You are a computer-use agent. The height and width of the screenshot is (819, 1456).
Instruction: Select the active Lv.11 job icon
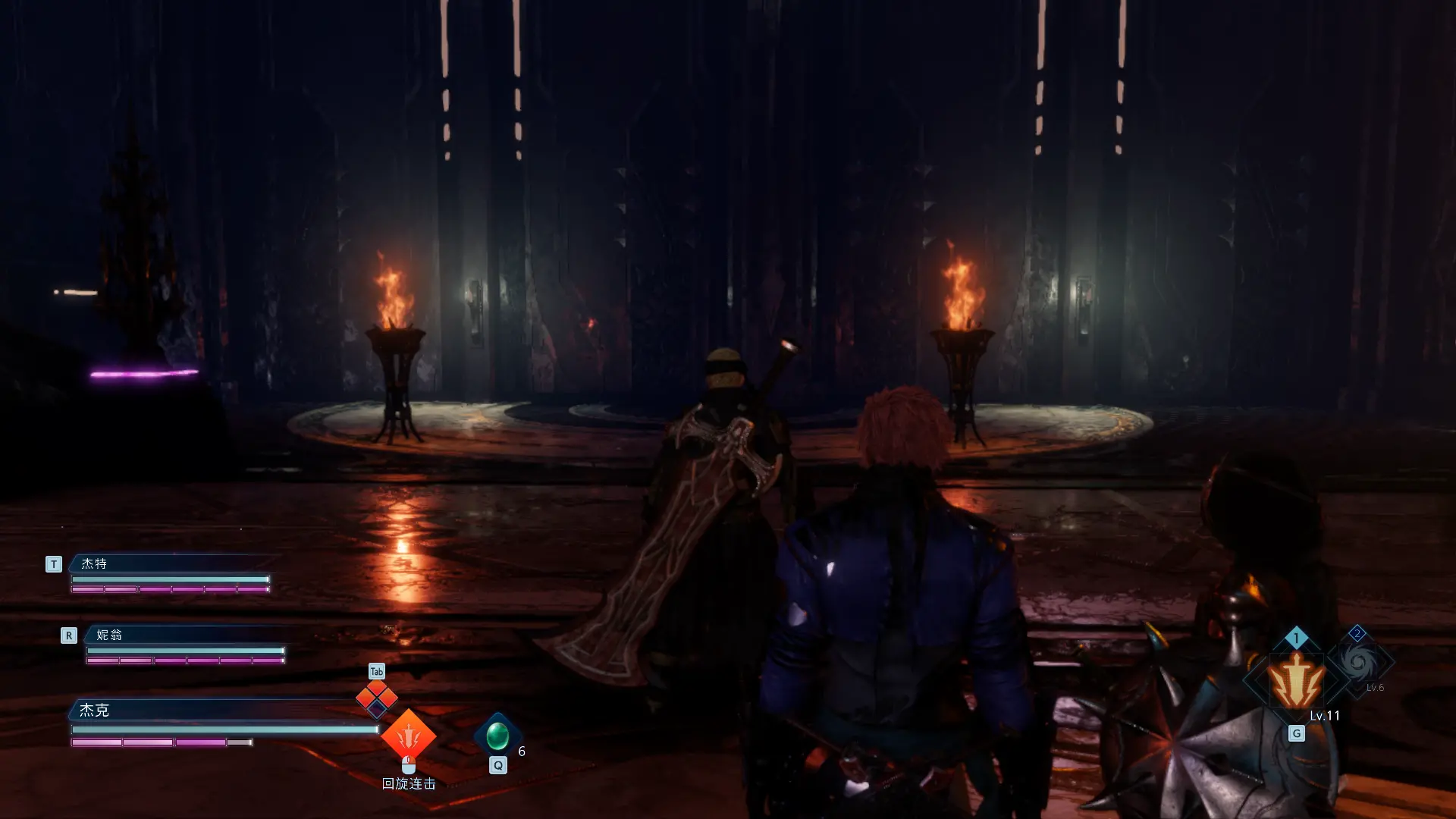coord(1297,681)
